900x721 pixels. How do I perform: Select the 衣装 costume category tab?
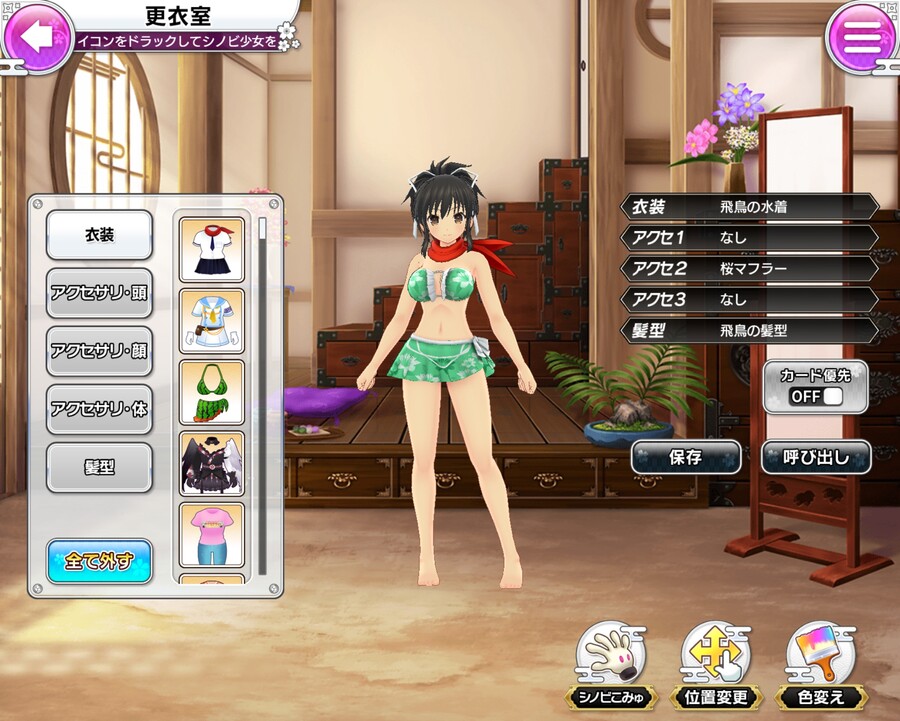99,235
